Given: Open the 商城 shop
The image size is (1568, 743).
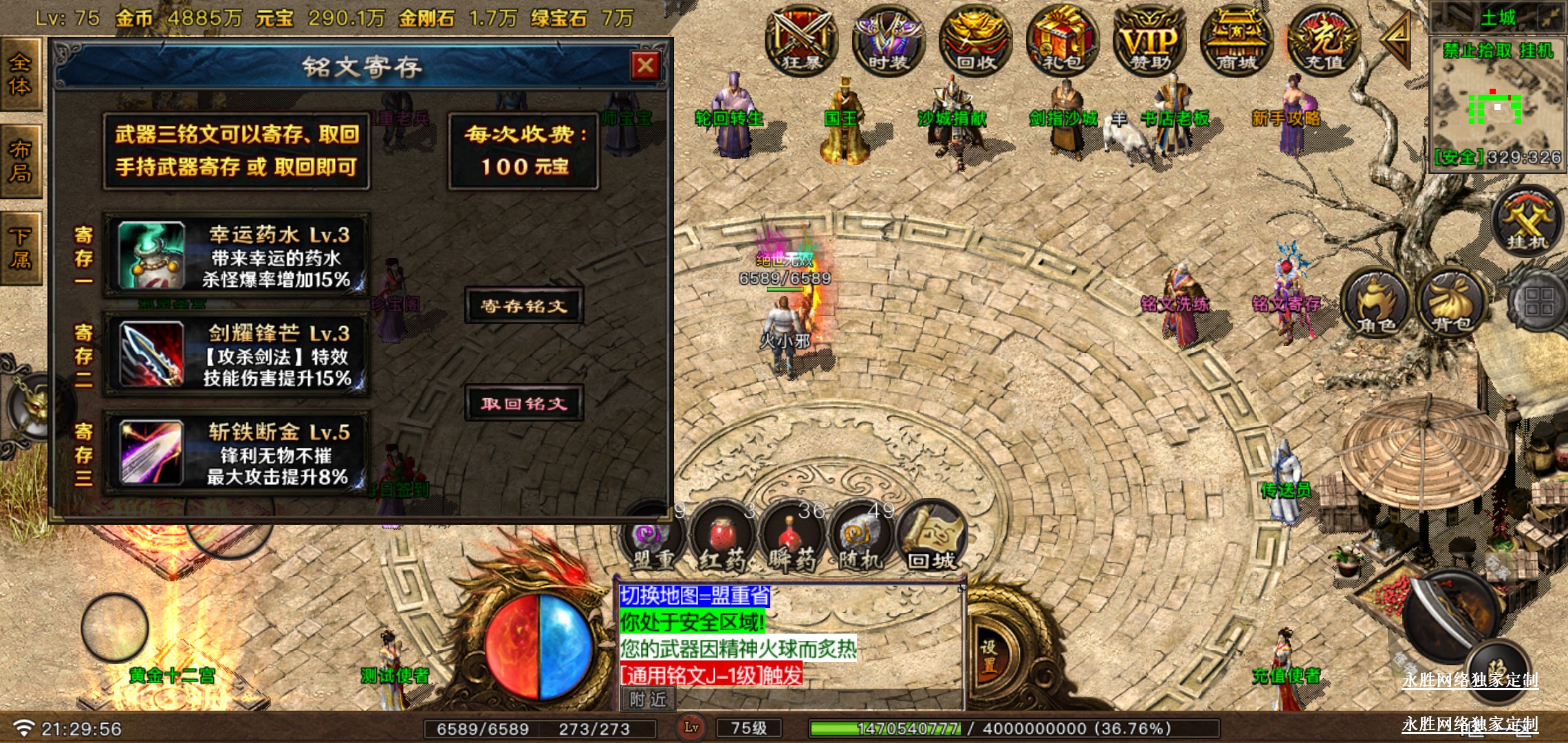Looking at the screenshot, I should click(x=1237, y=40).
